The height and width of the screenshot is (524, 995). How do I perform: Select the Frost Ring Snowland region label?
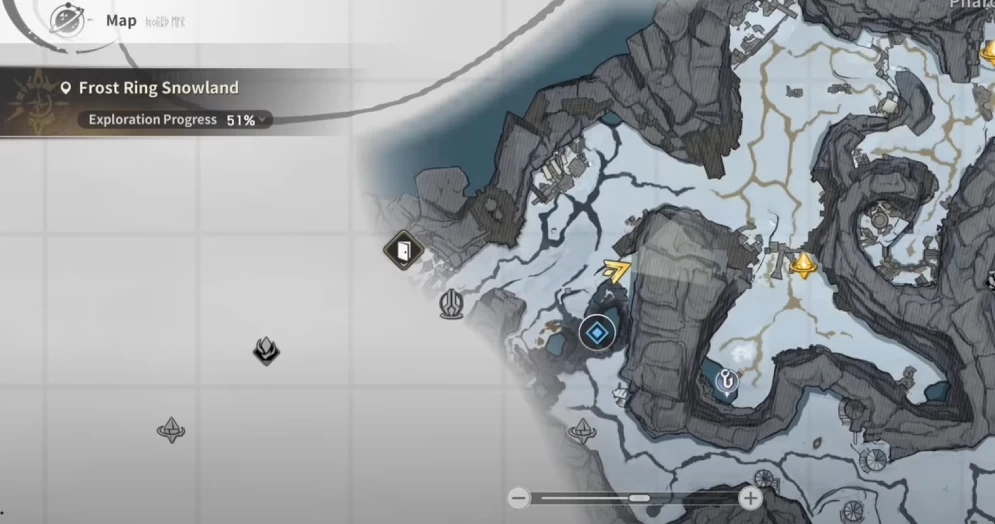(158, 88)
